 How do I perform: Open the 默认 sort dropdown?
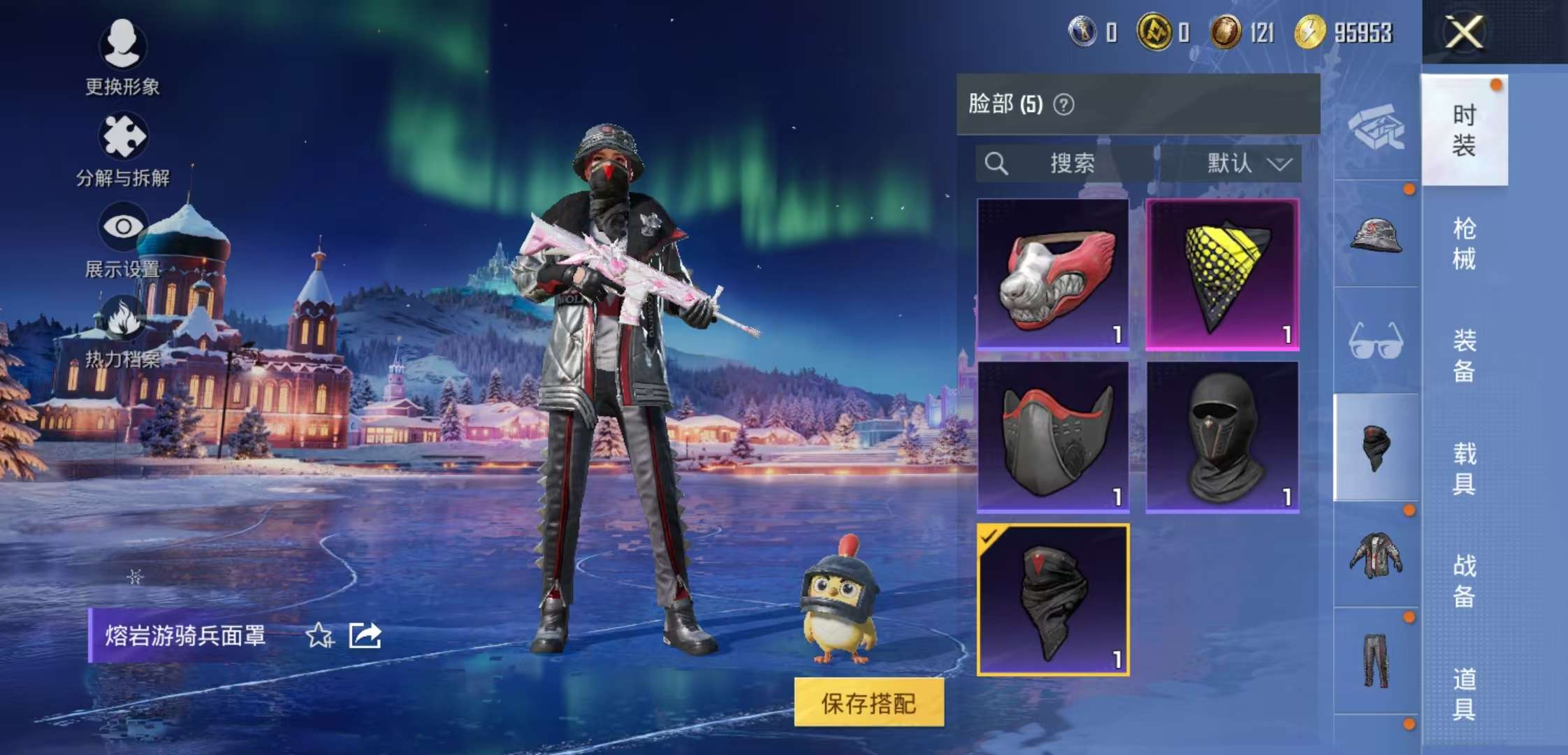[1249, 164]
